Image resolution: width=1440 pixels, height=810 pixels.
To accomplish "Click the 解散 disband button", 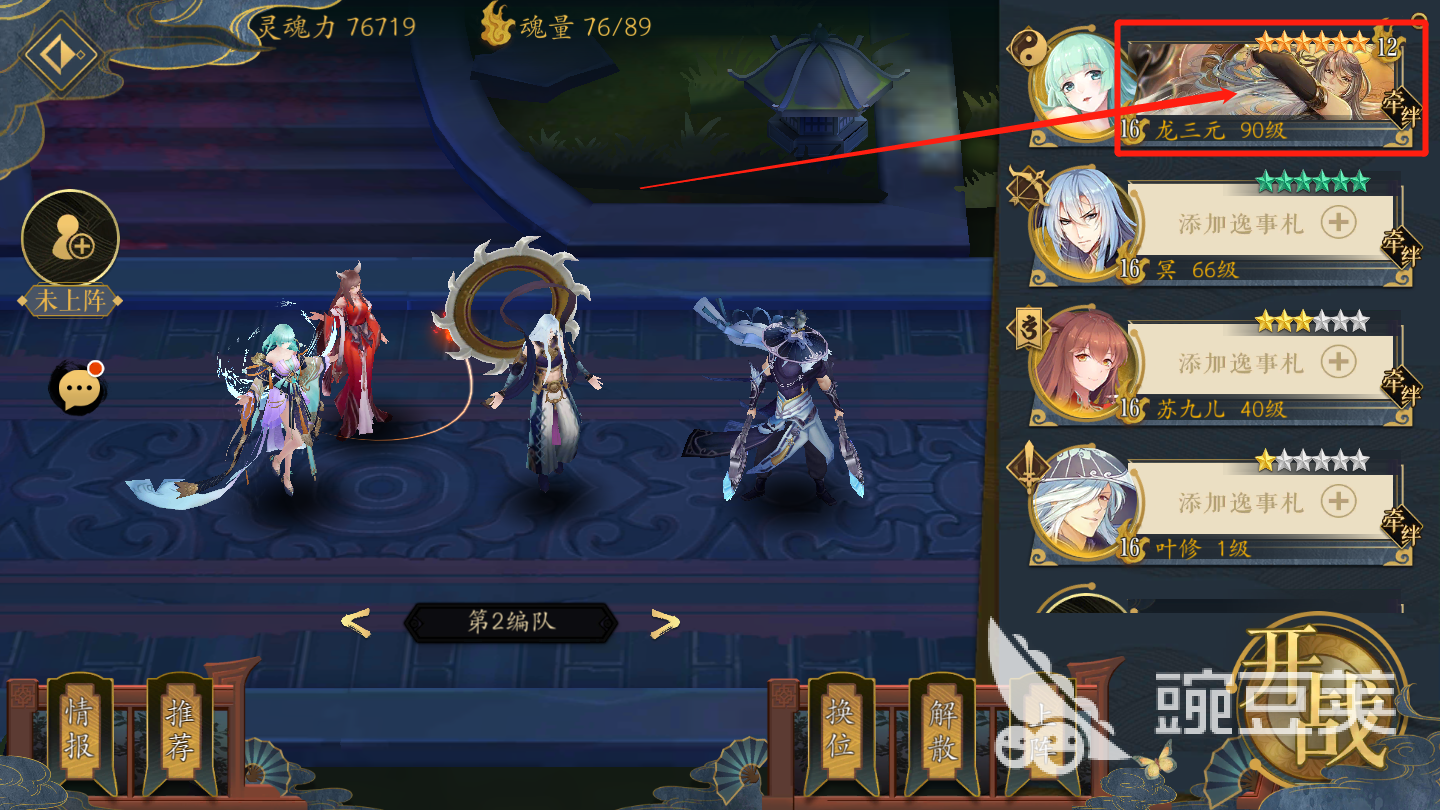I will point(943,730).
